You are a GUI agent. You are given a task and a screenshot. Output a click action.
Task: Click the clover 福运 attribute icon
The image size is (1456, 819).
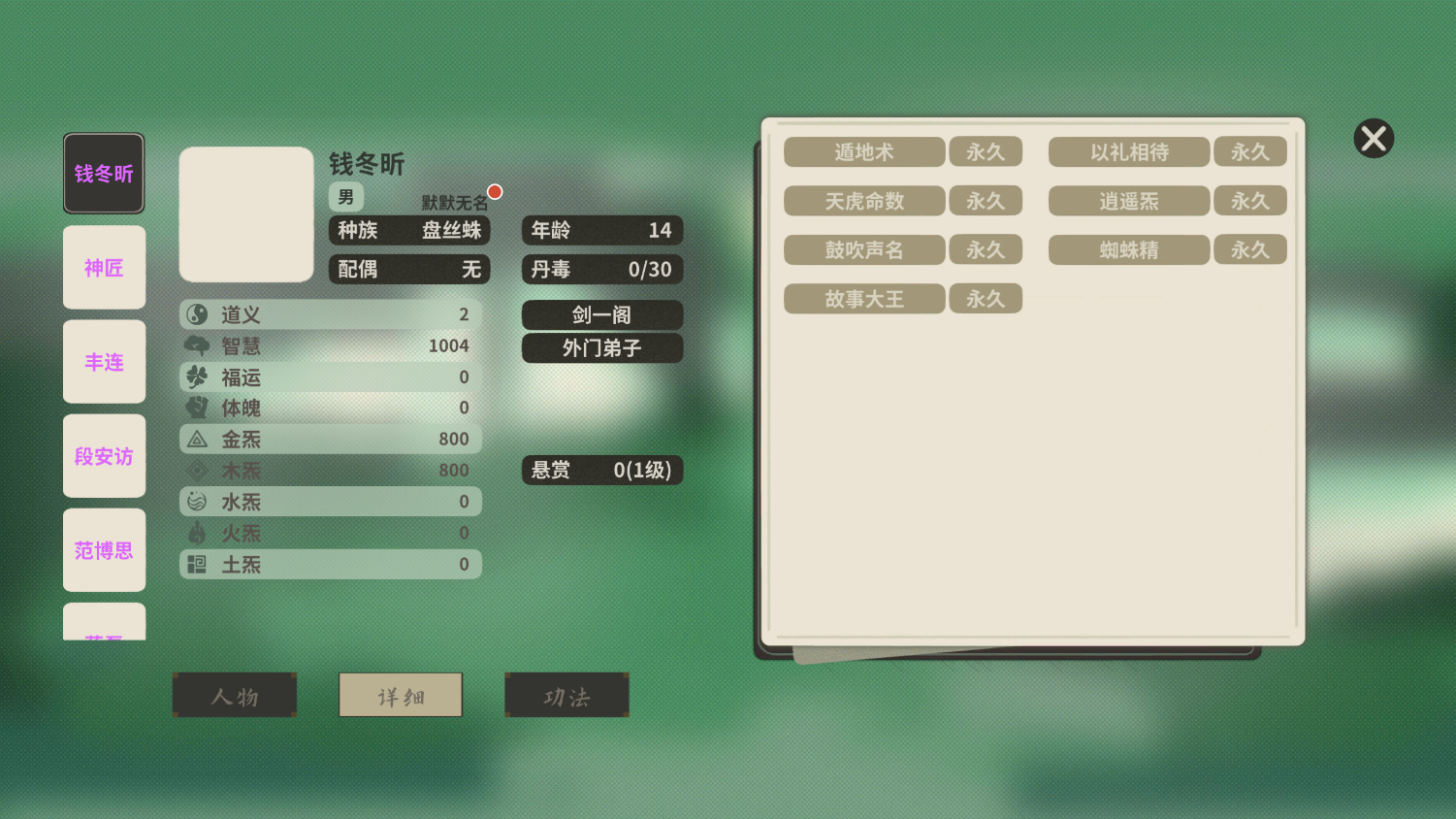tap(197, 377)
